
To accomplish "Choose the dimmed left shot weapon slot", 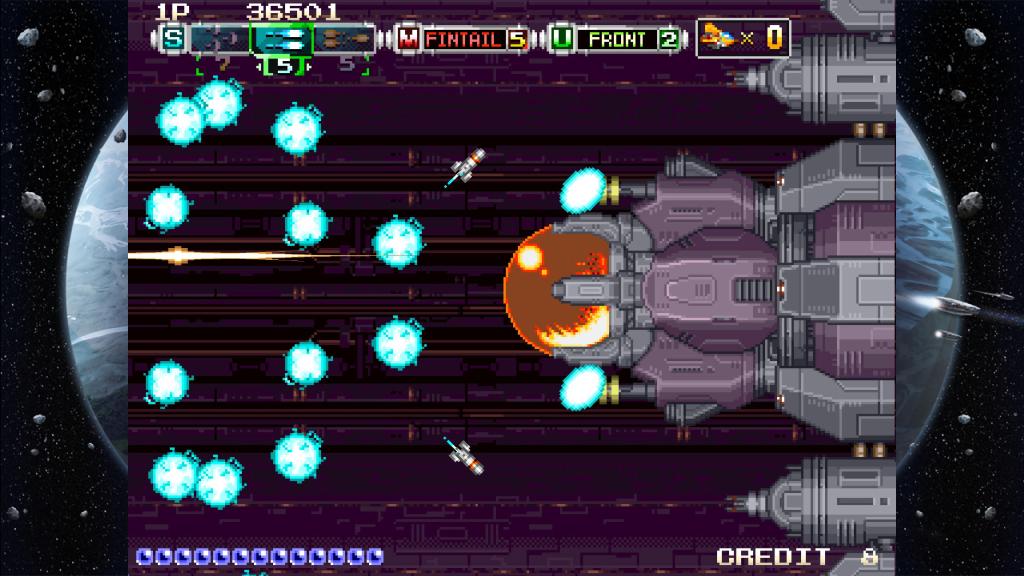I will [220, 39].
